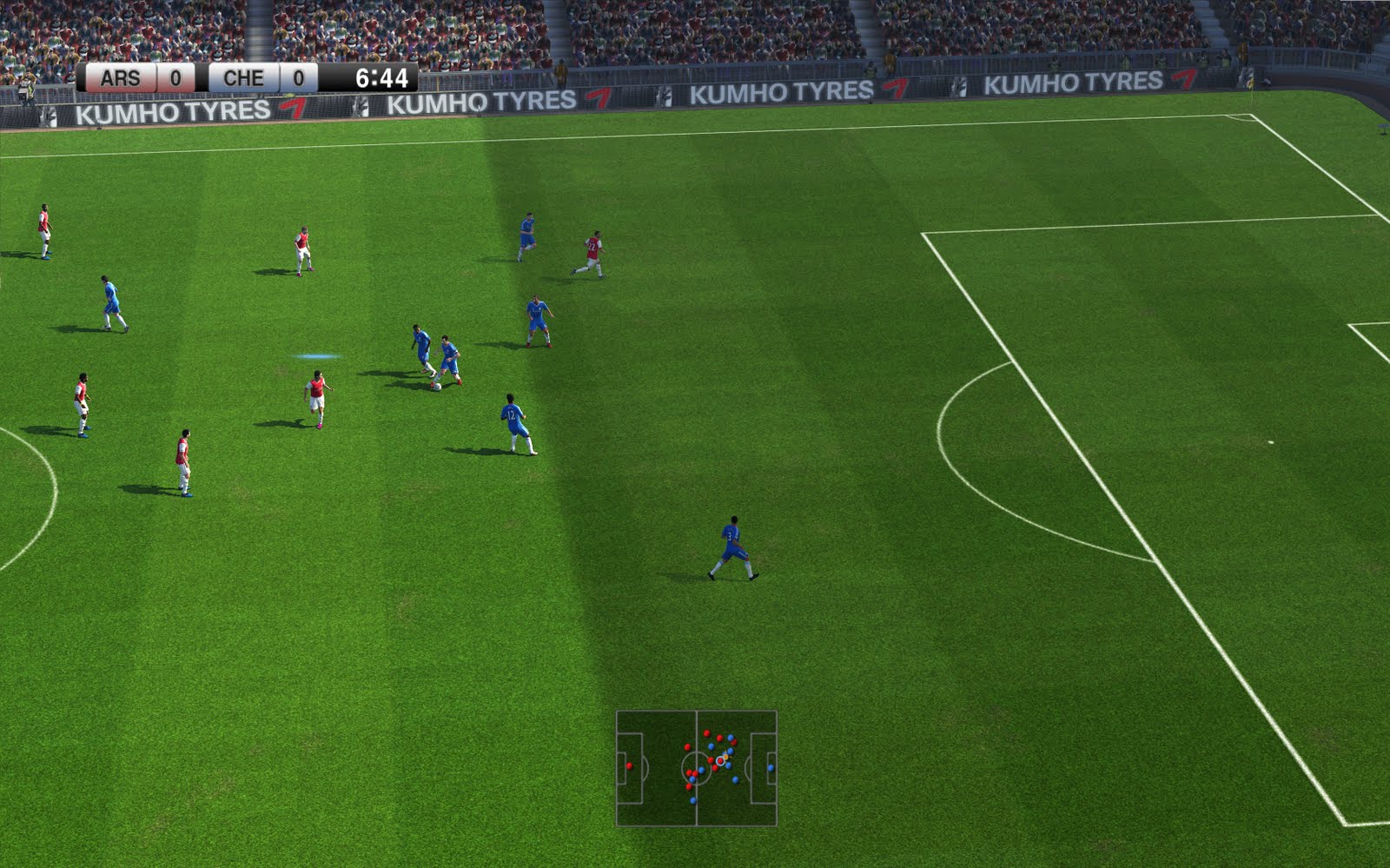Screen dimensions: 1390x868
Task: Click the lone blue dot near right goal on radar
Action: (771, 767)
